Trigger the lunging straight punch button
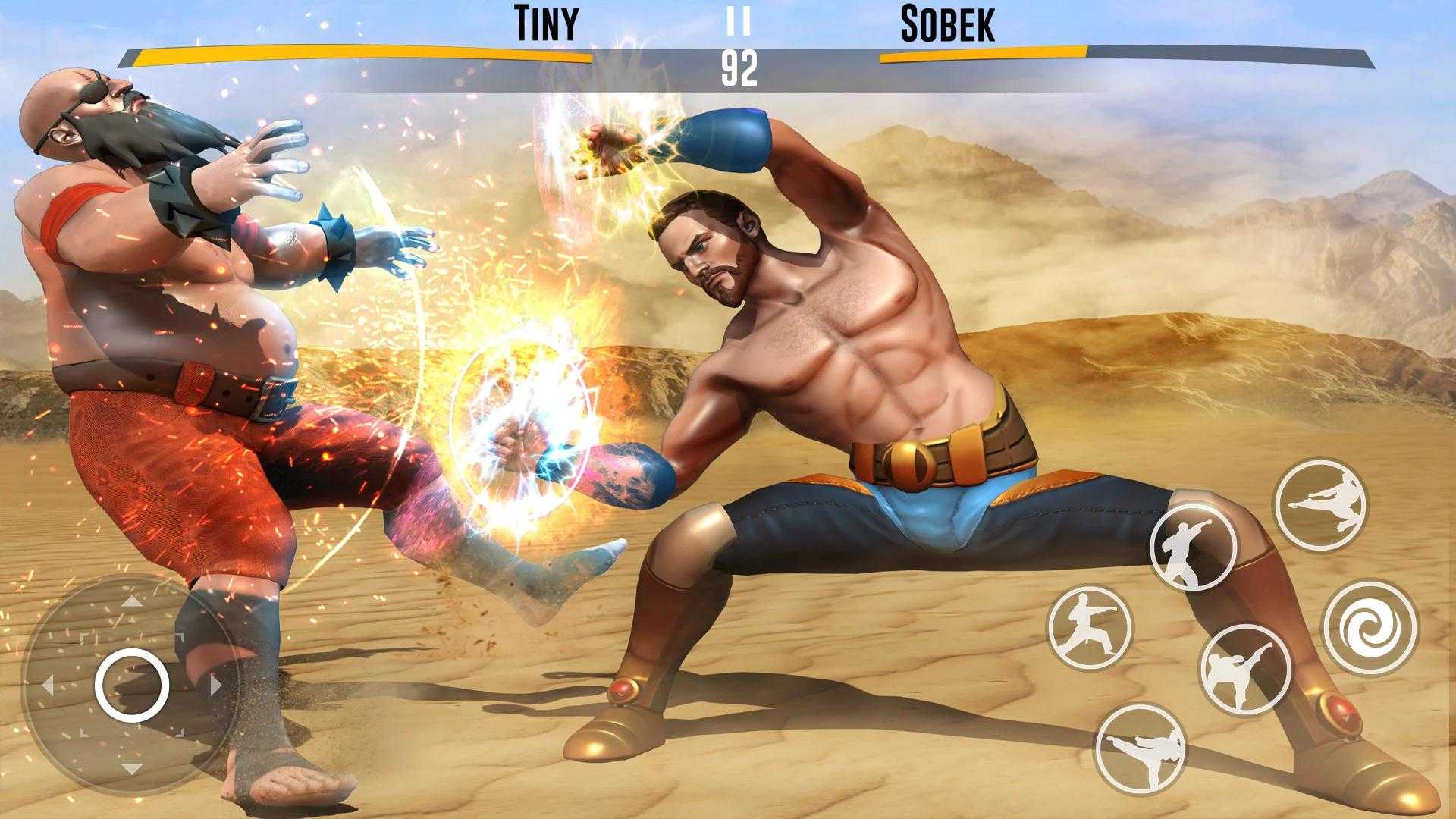This screenshot has height=819, width=1456. click(x=1090, y=627)
